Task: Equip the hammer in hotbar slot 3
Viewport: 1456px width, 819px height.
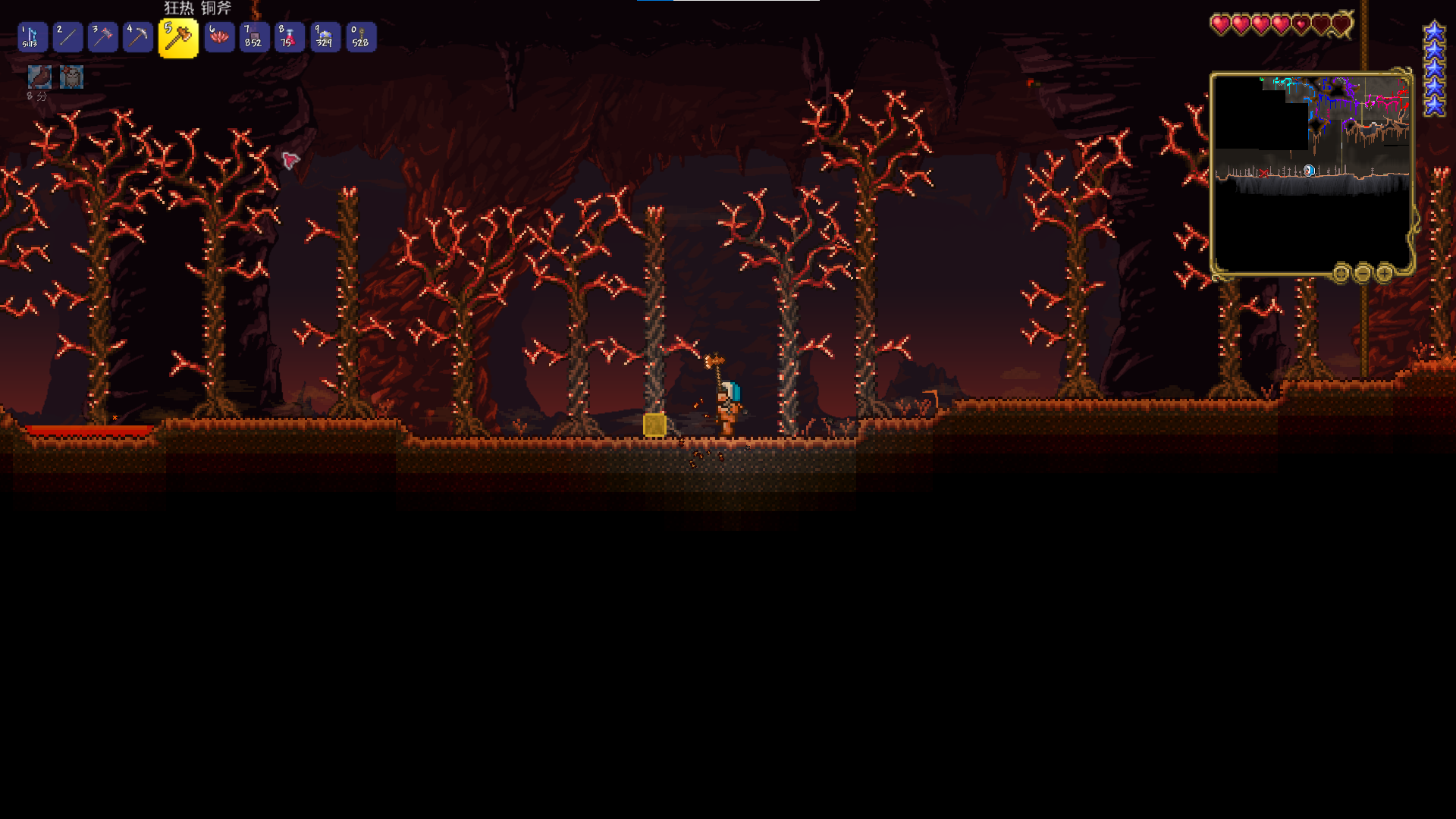Action: pyautogui.click(x=102, y=37)
